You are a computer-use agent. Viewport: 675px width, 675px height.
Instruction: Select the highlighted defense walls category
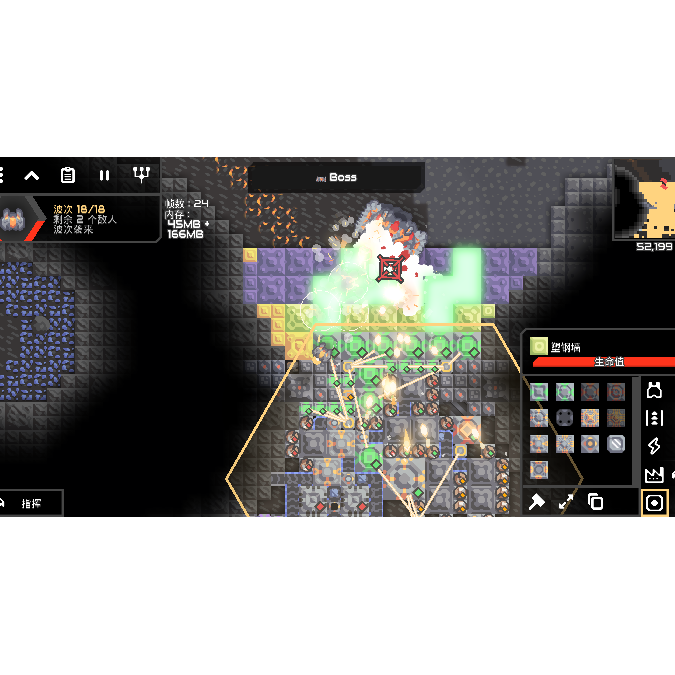click(x=655, y=502)
